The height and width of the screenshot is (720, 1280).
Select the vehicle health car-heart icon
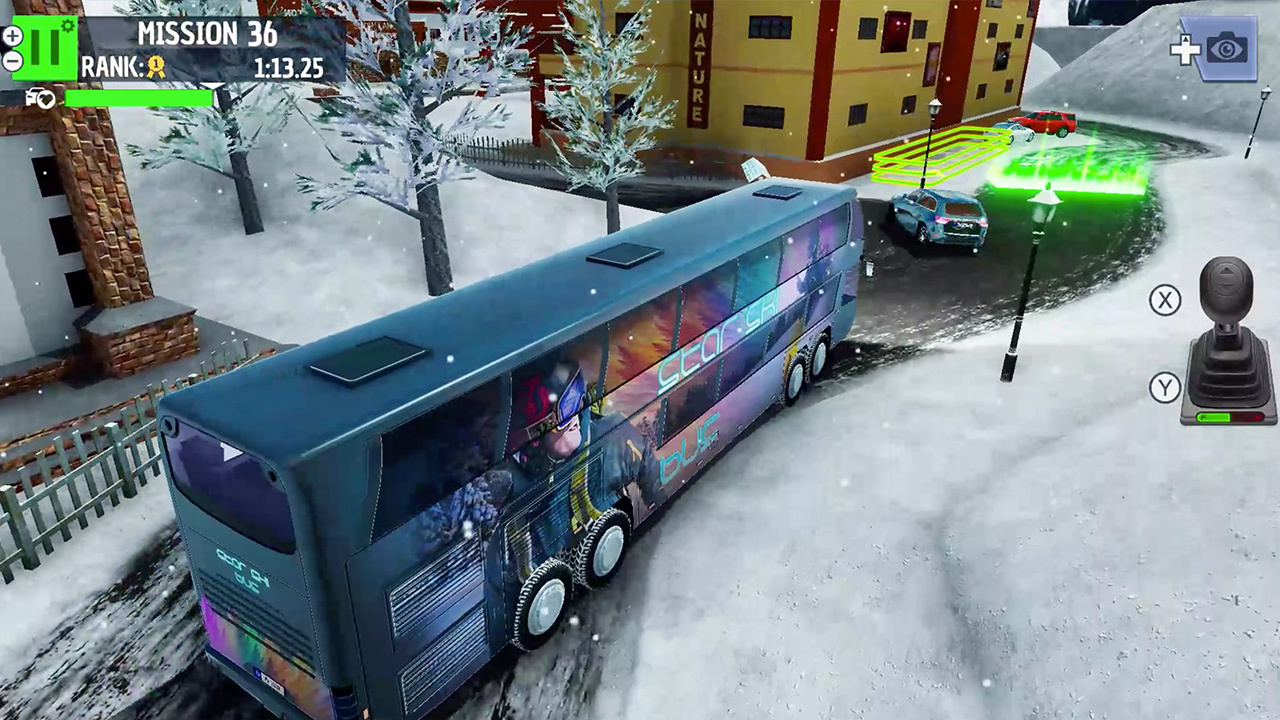tap(38, 98)
